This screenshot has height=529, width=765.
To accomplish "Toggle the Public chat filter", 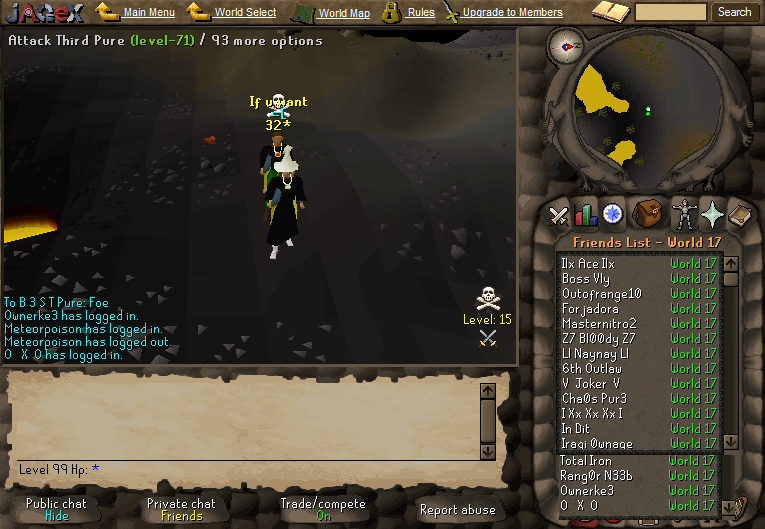I will point(56,509).
